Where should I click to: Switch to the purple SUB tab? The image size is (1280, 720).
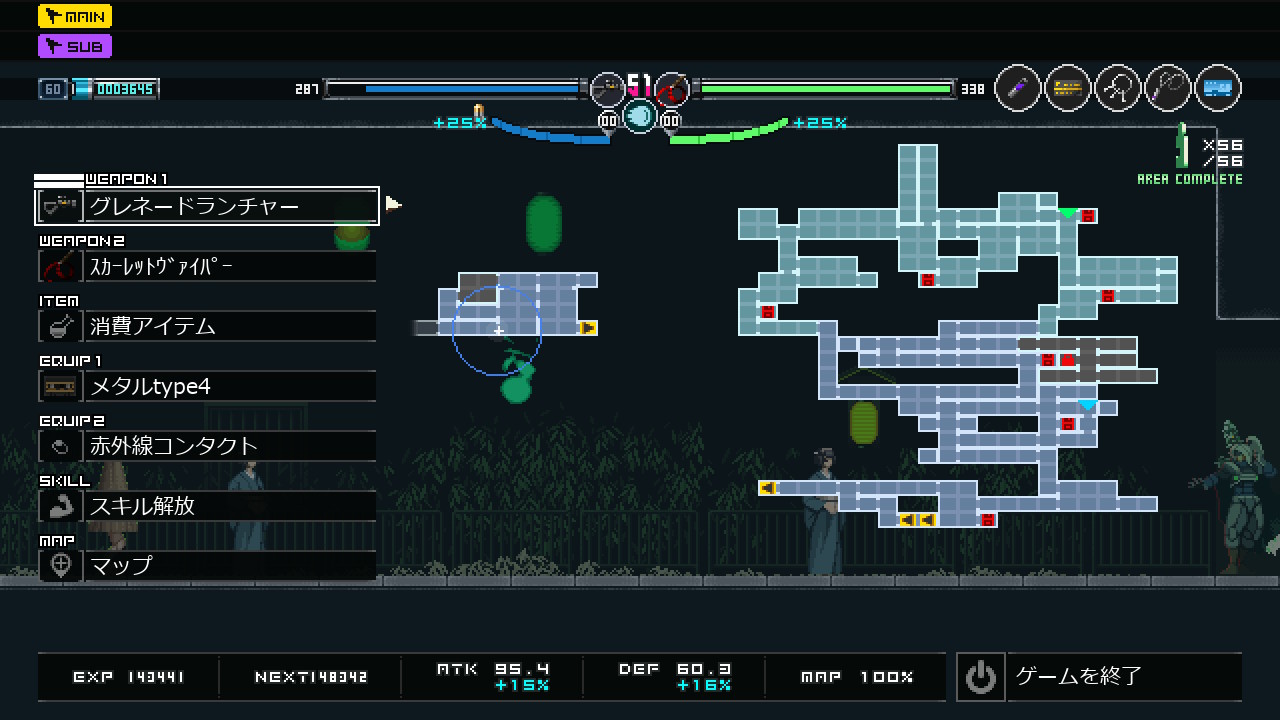(x=75, y=46)
